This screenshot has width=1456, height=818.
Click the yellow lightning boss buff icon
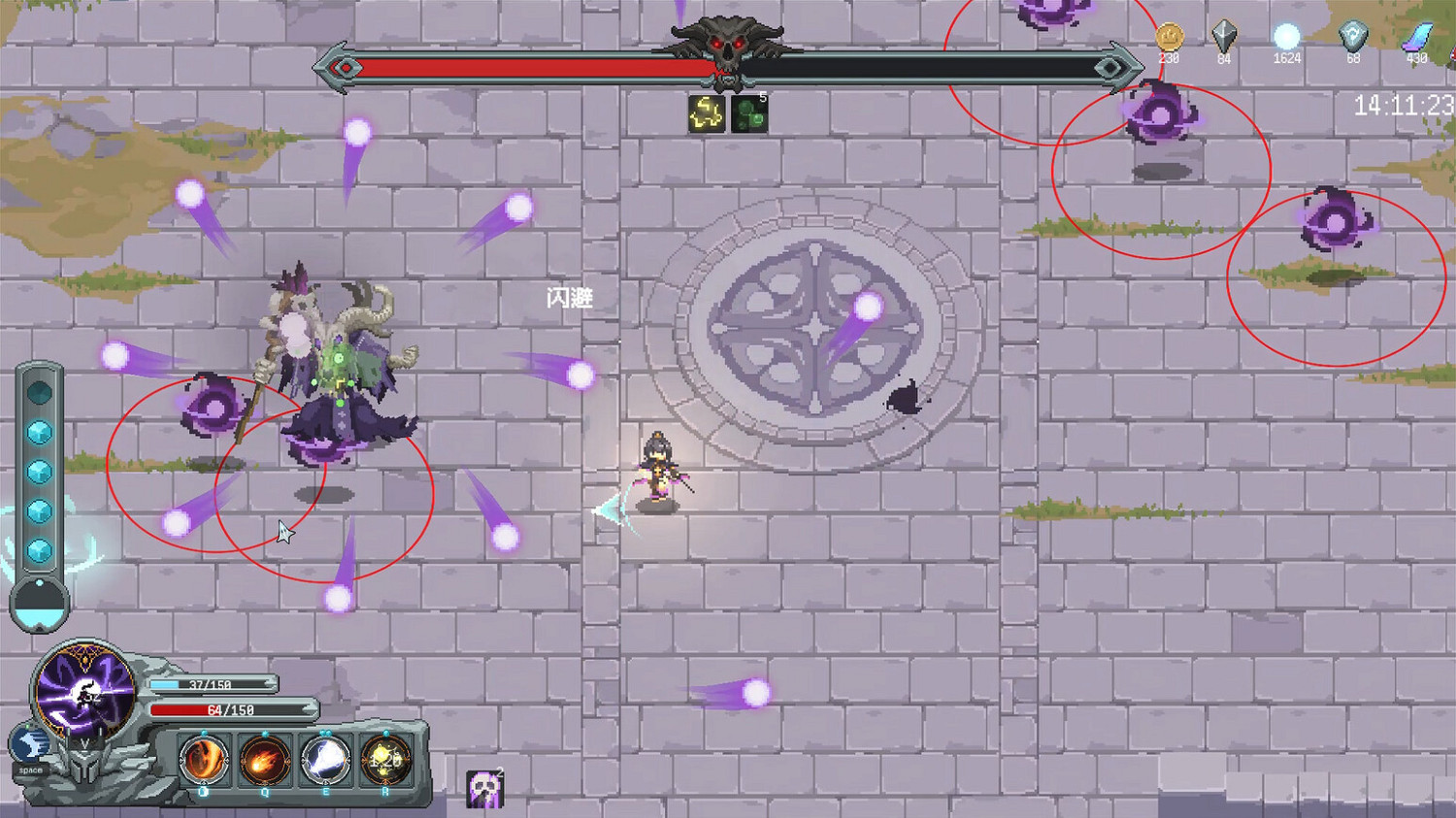pyautogui.click(x=706, y=114)
